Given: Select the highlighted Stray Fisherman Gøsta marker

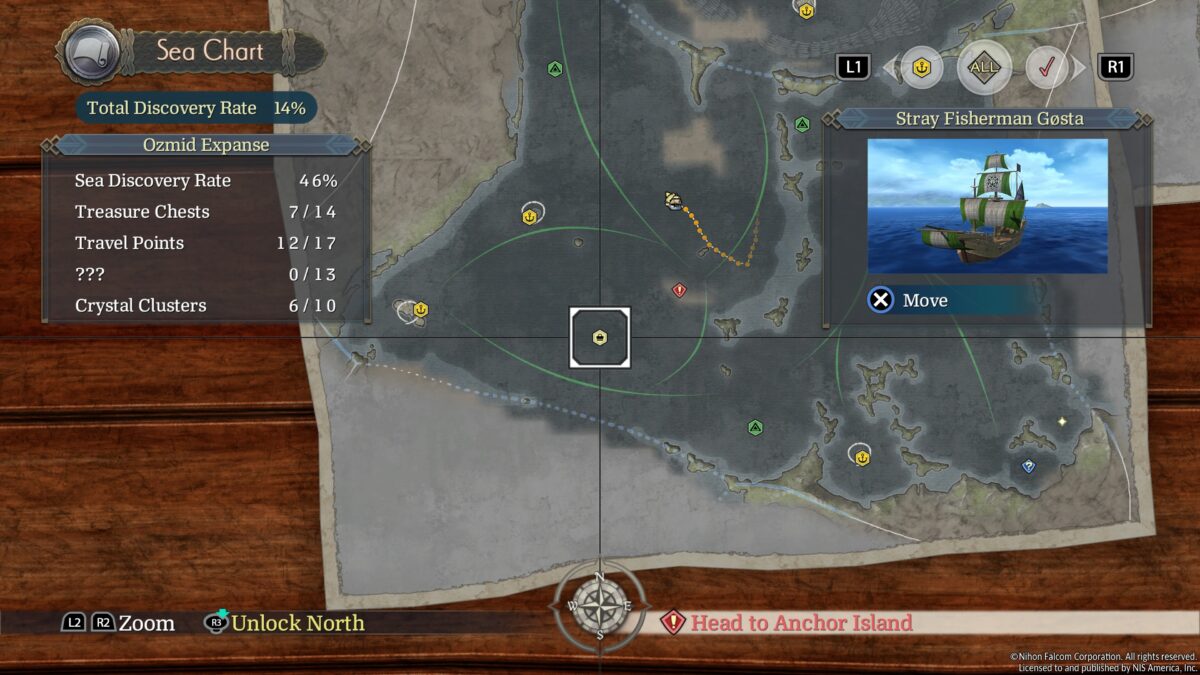Looking at the screenshot, I should (x=600, y=337).
